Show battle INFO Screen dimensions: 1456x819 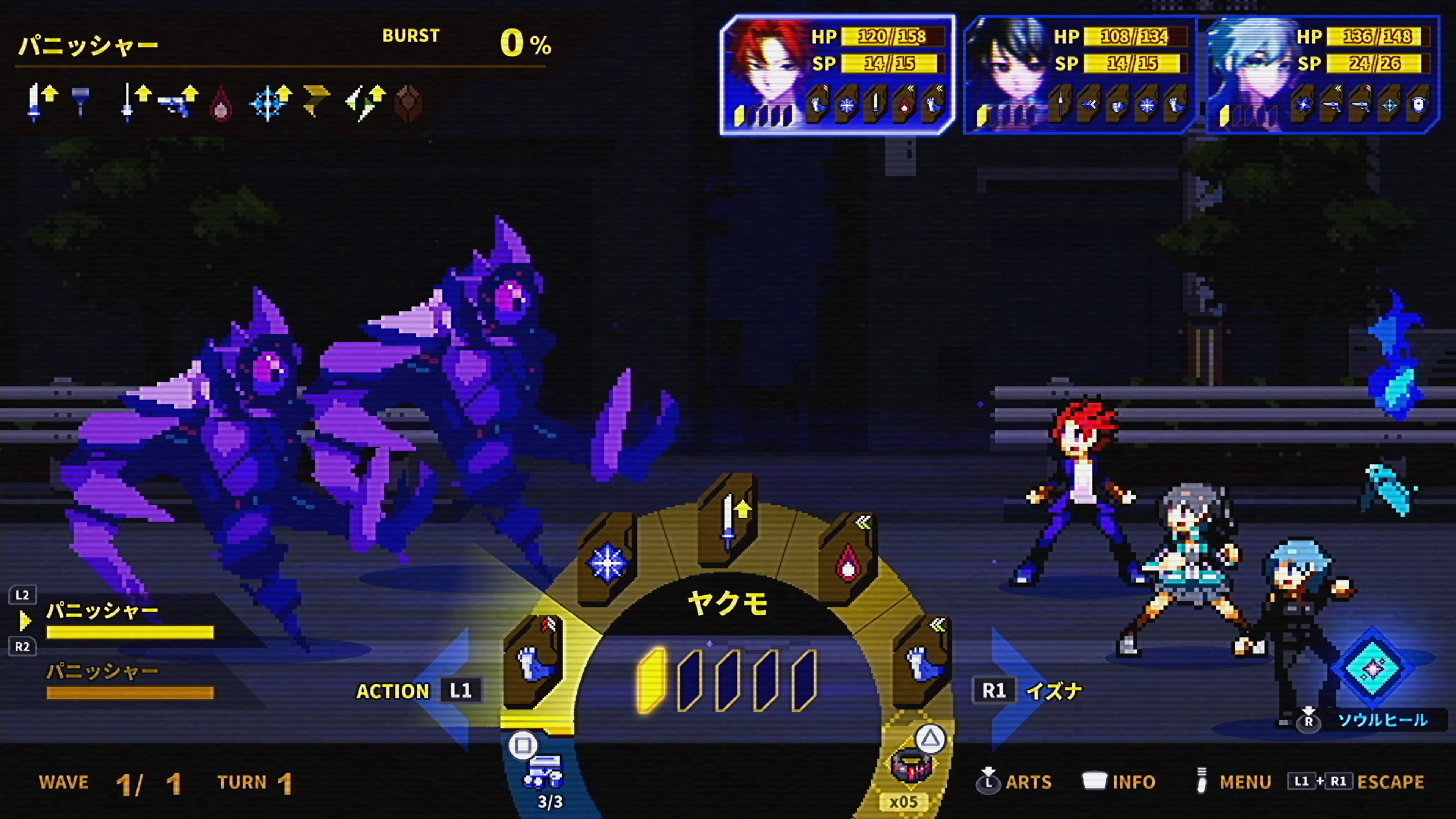click(1119, 782)
